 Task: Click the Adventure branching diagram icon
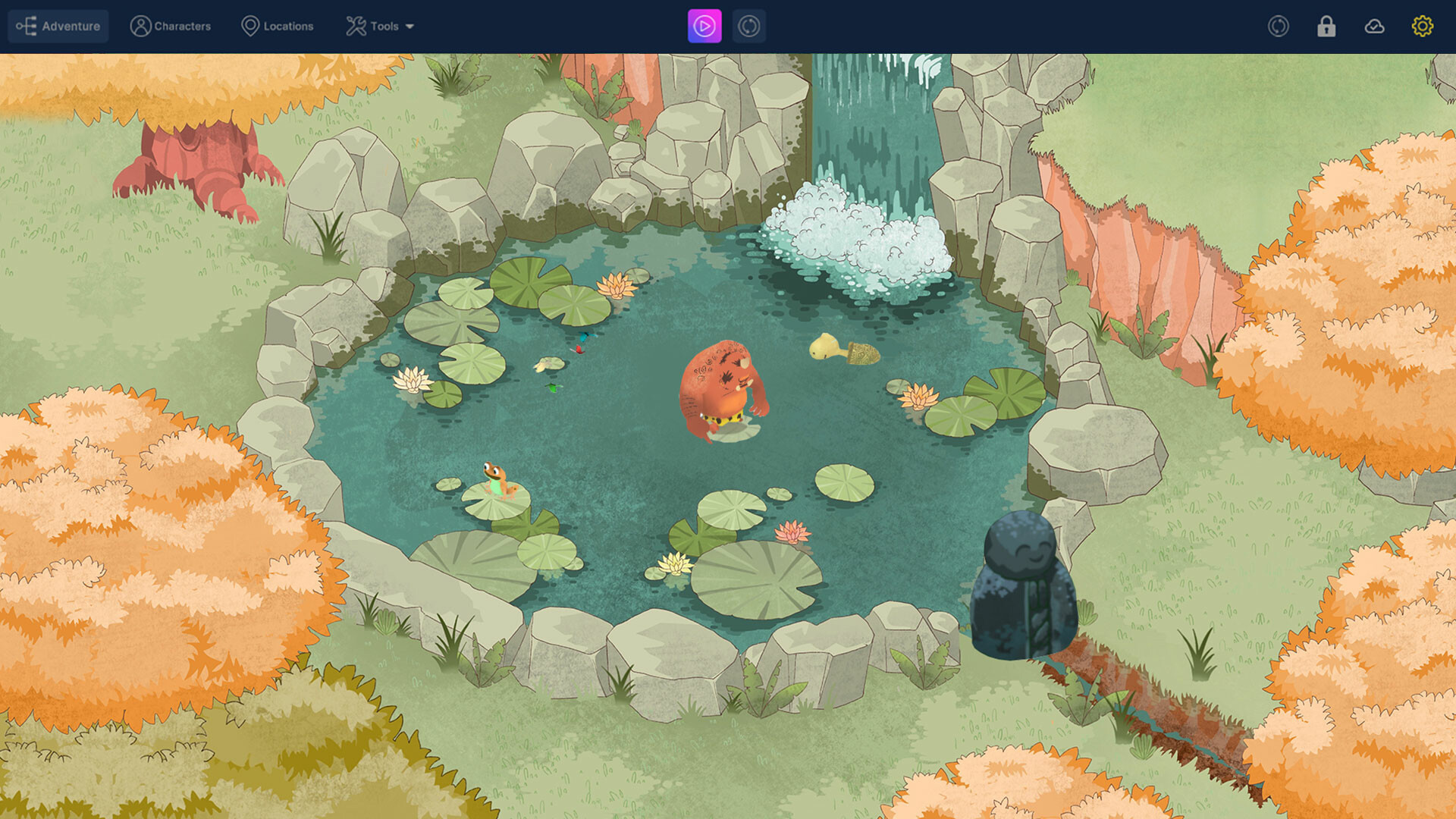click(27, 25)
